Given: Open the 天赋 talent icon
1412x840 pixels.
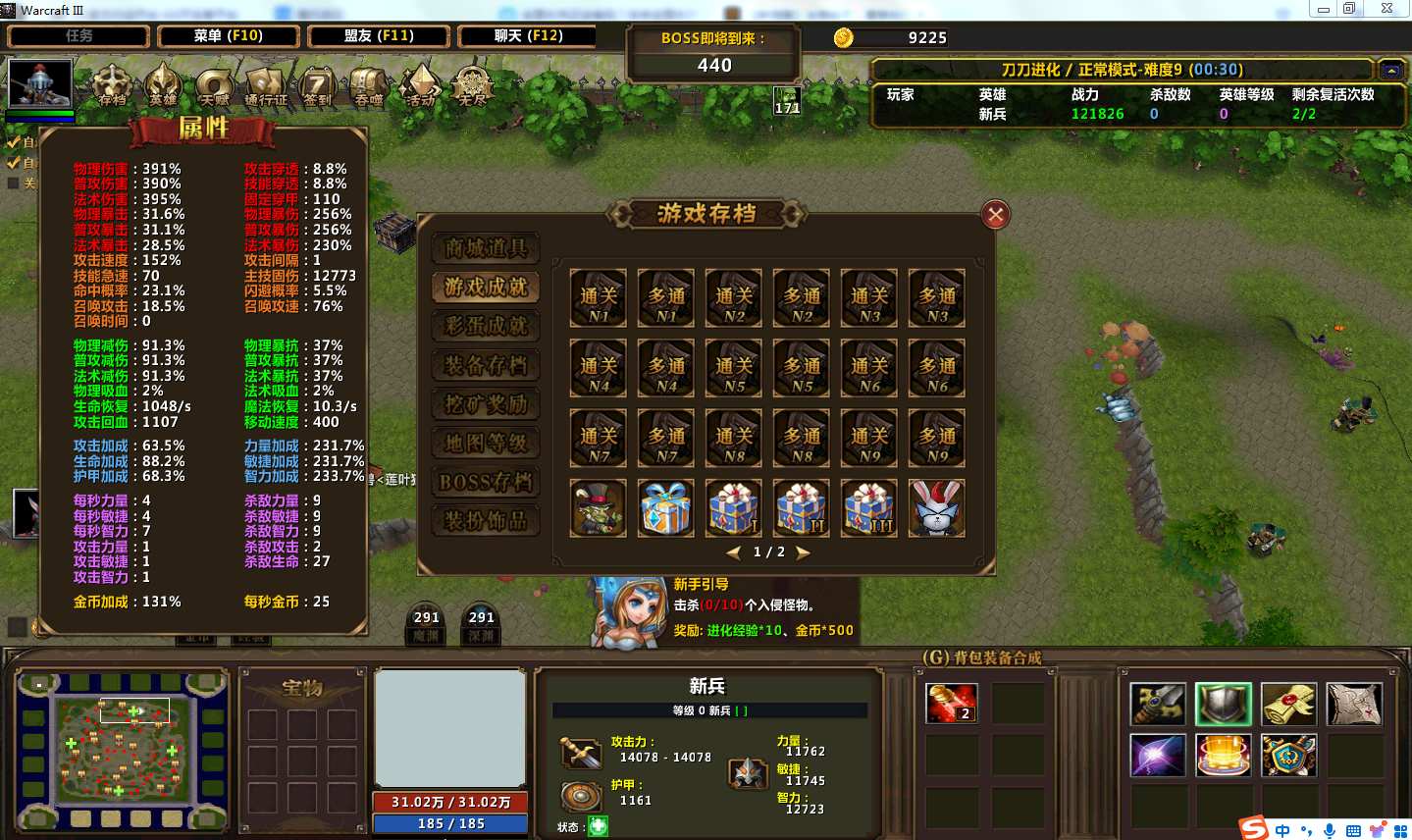Looking at the screenshot, I should tap(213, 86).
